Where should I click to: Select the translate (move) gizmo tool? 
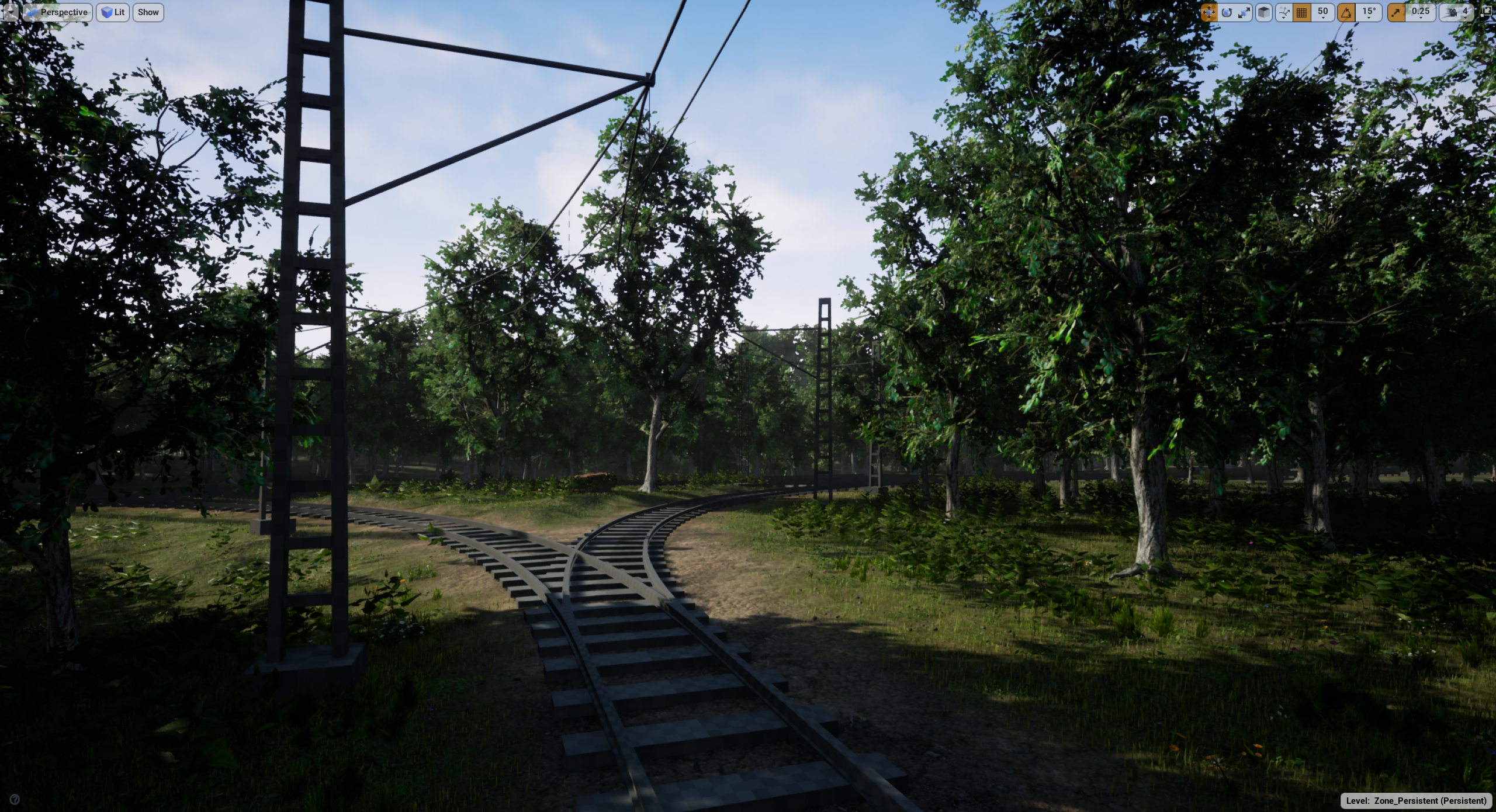click(1208, 12)
